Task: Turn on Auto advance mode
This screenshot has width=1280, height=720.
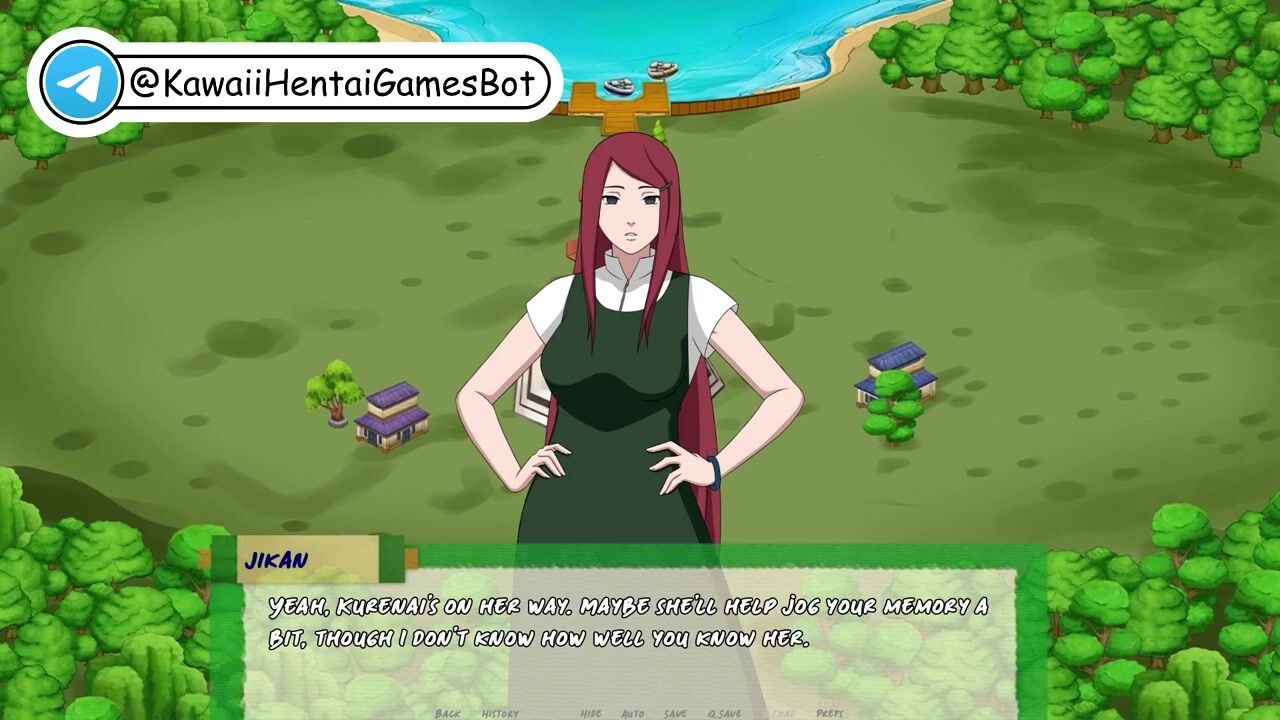Action: point(632,713)
